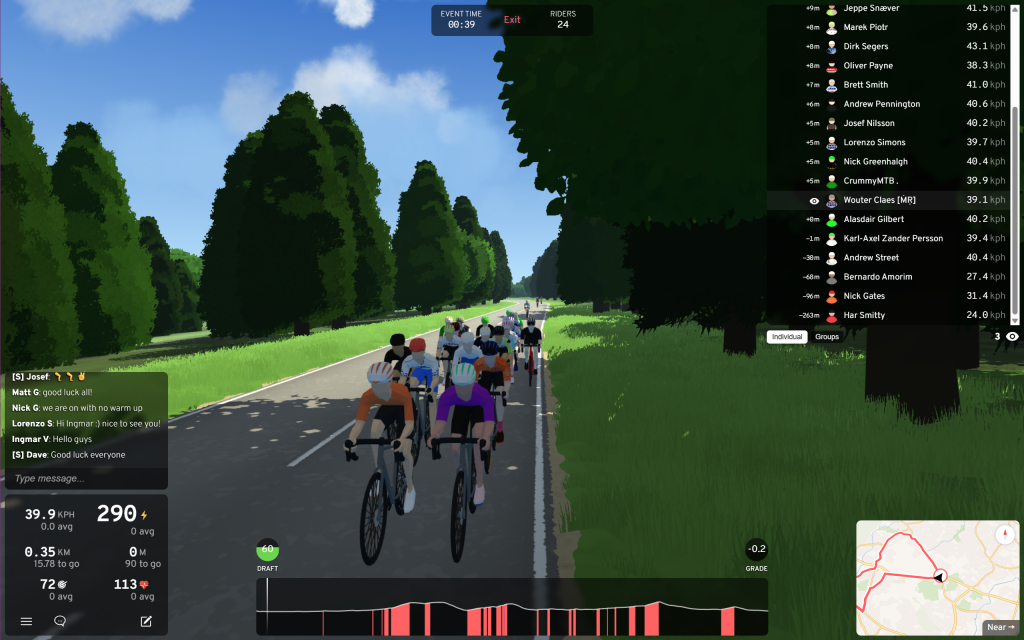
Task: Open the hamburger menu
Action: (x=26, y=621)
